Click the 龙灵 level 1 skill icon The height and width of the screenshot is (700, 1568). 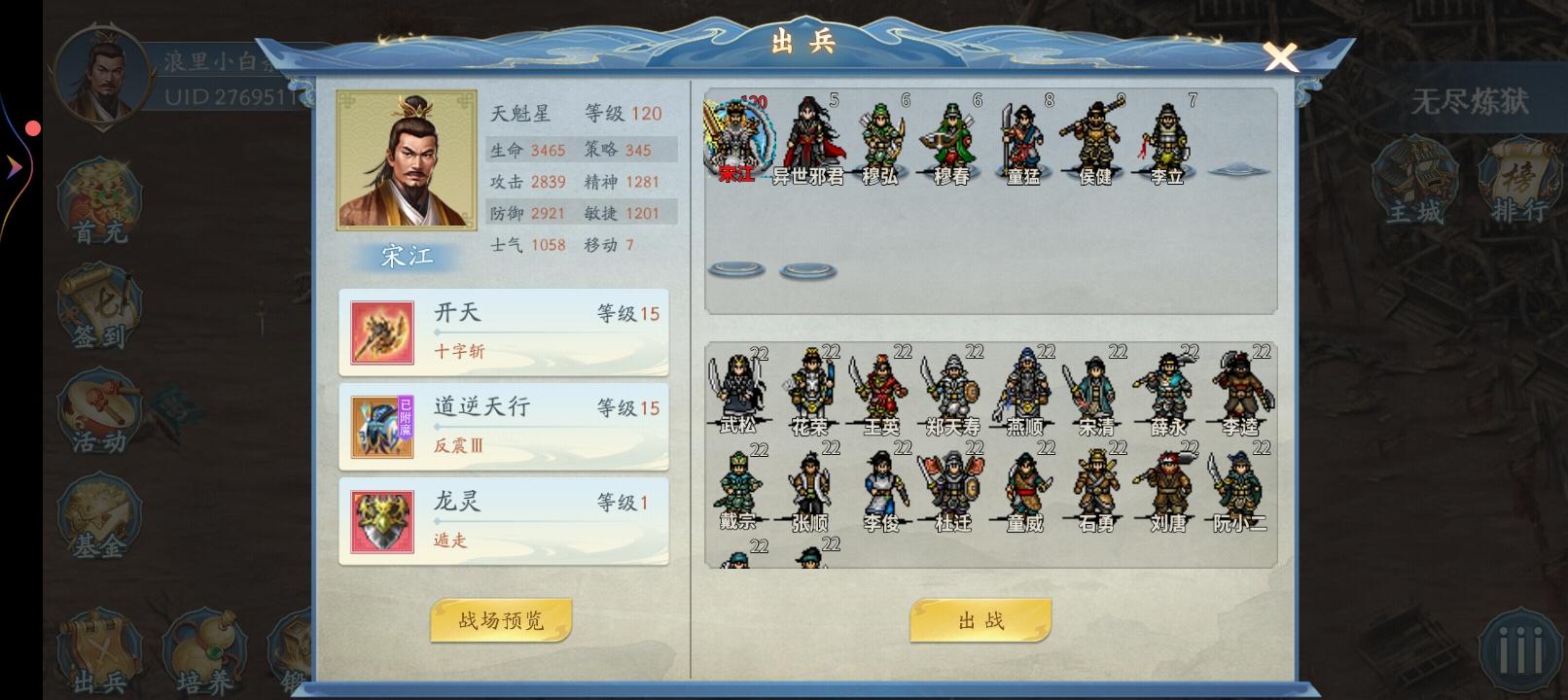380,521
